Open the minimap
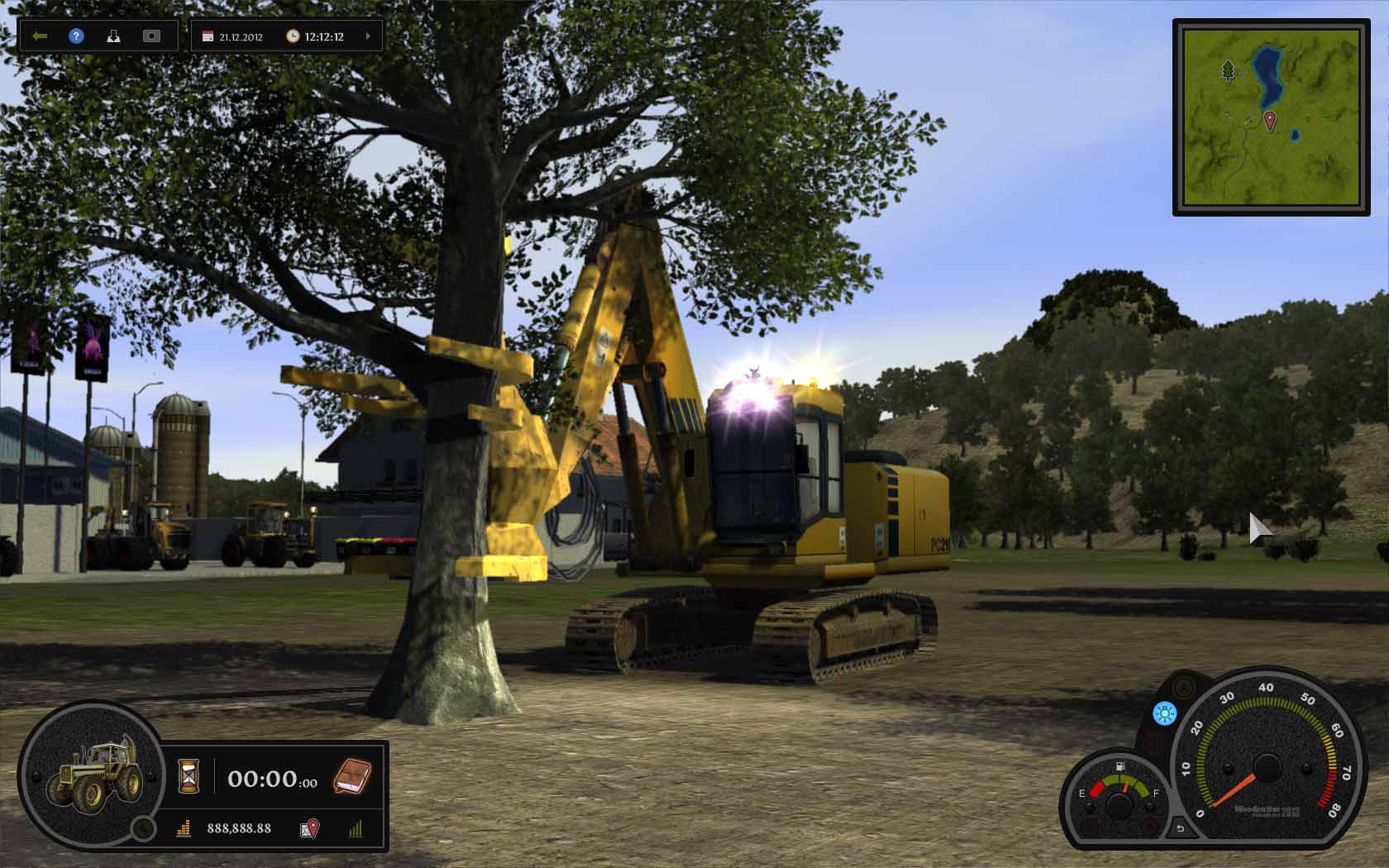 click(x=1270, y=117)
